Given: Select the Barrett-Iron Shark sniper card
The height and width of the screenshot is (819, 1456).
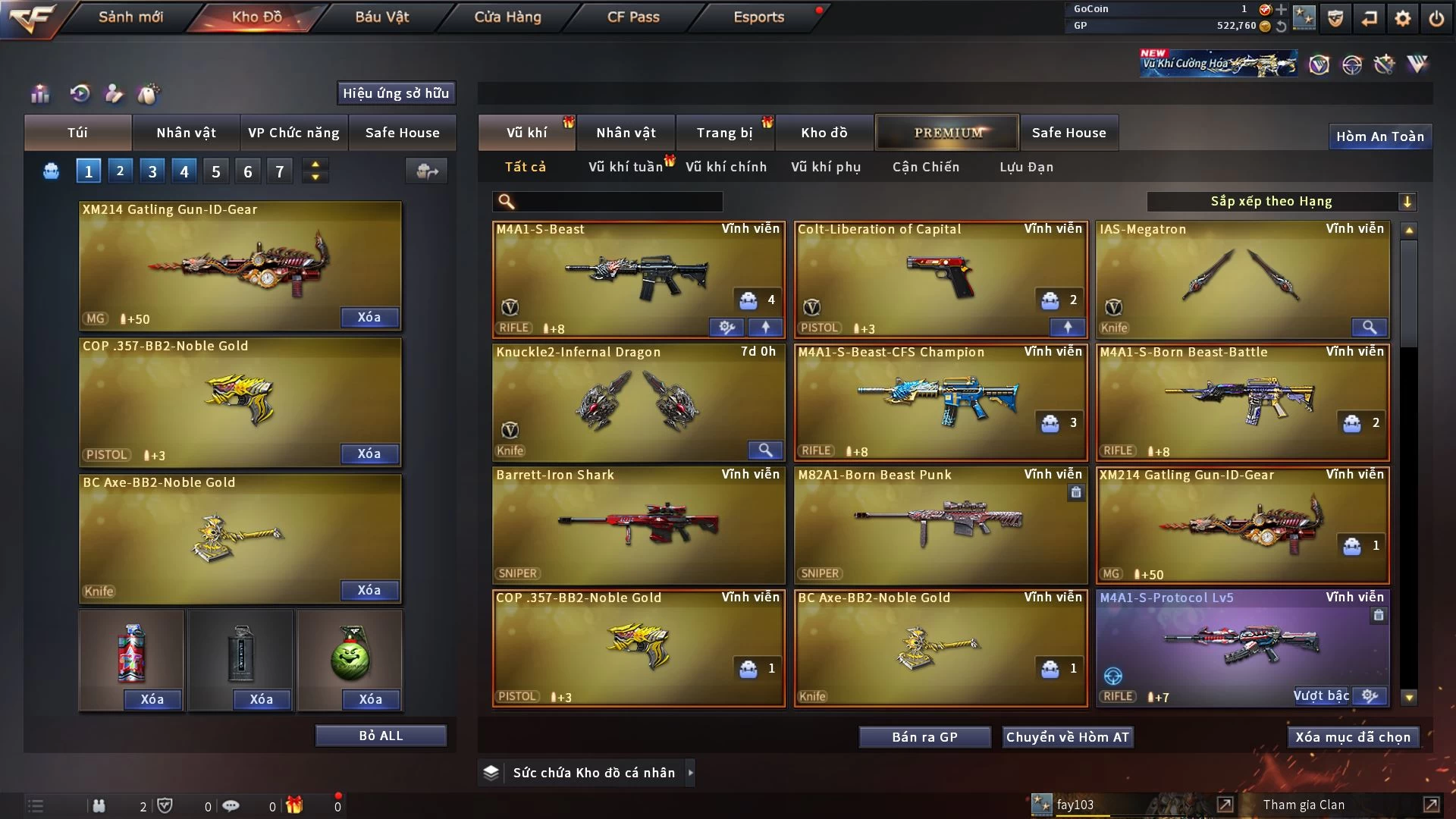Looking at the screenshot, I should click(x=638, y=525).
